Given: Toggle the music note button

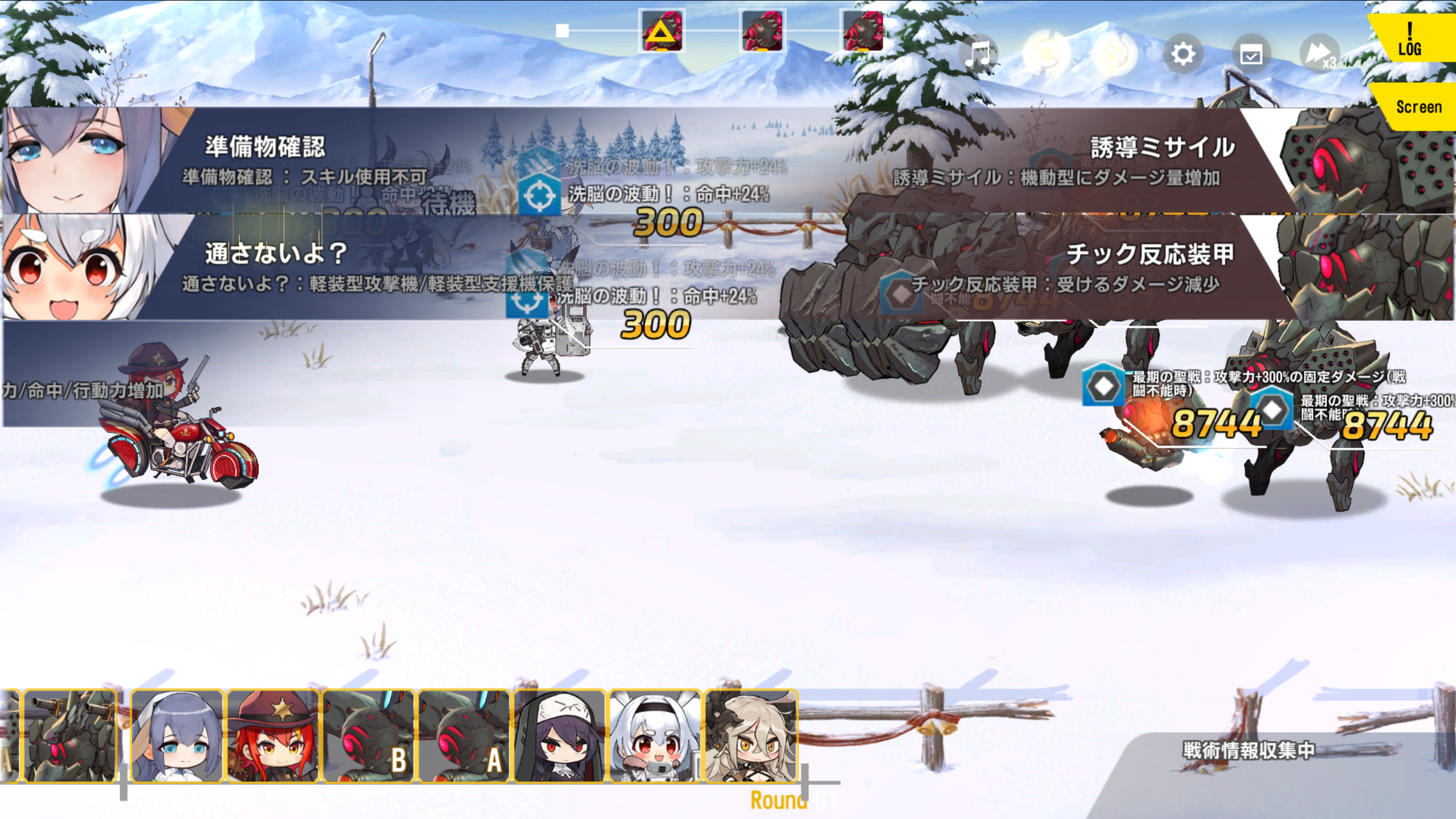Looking at the screenshot, I should coord(978,55).
